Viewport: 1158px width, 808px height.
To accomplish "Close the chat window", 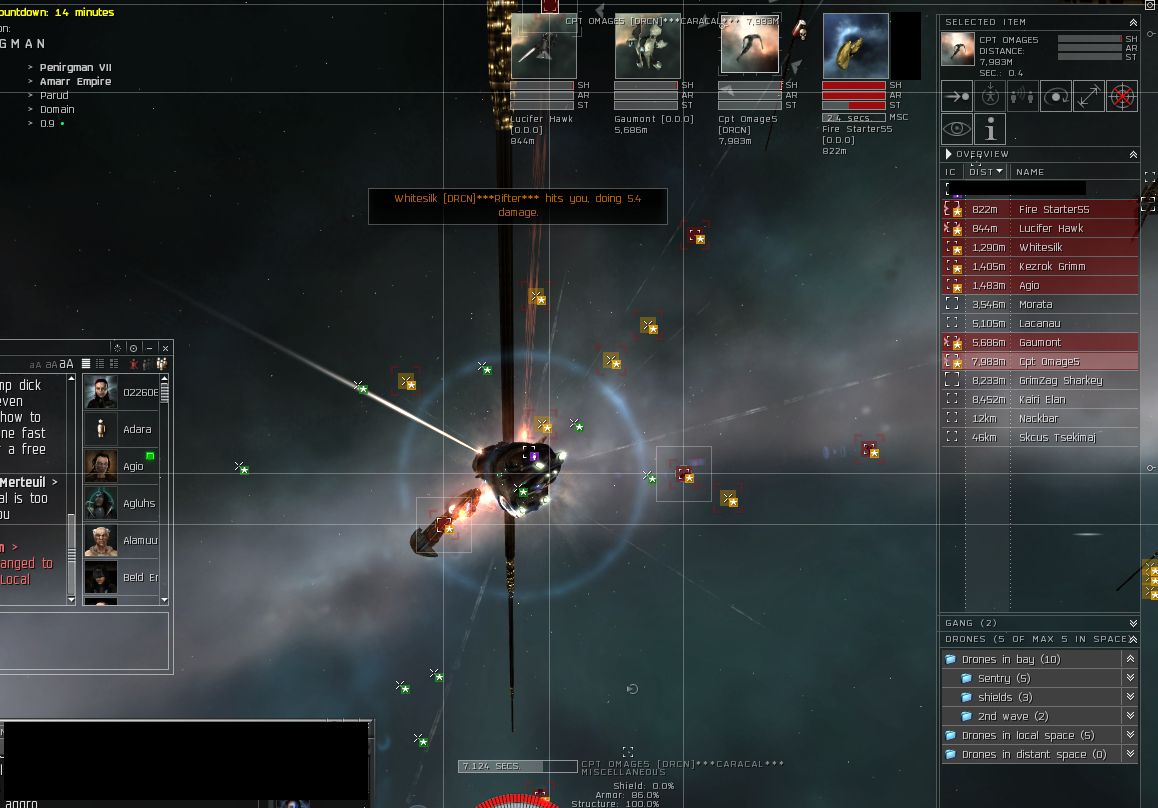I will [x=165, y=348].
